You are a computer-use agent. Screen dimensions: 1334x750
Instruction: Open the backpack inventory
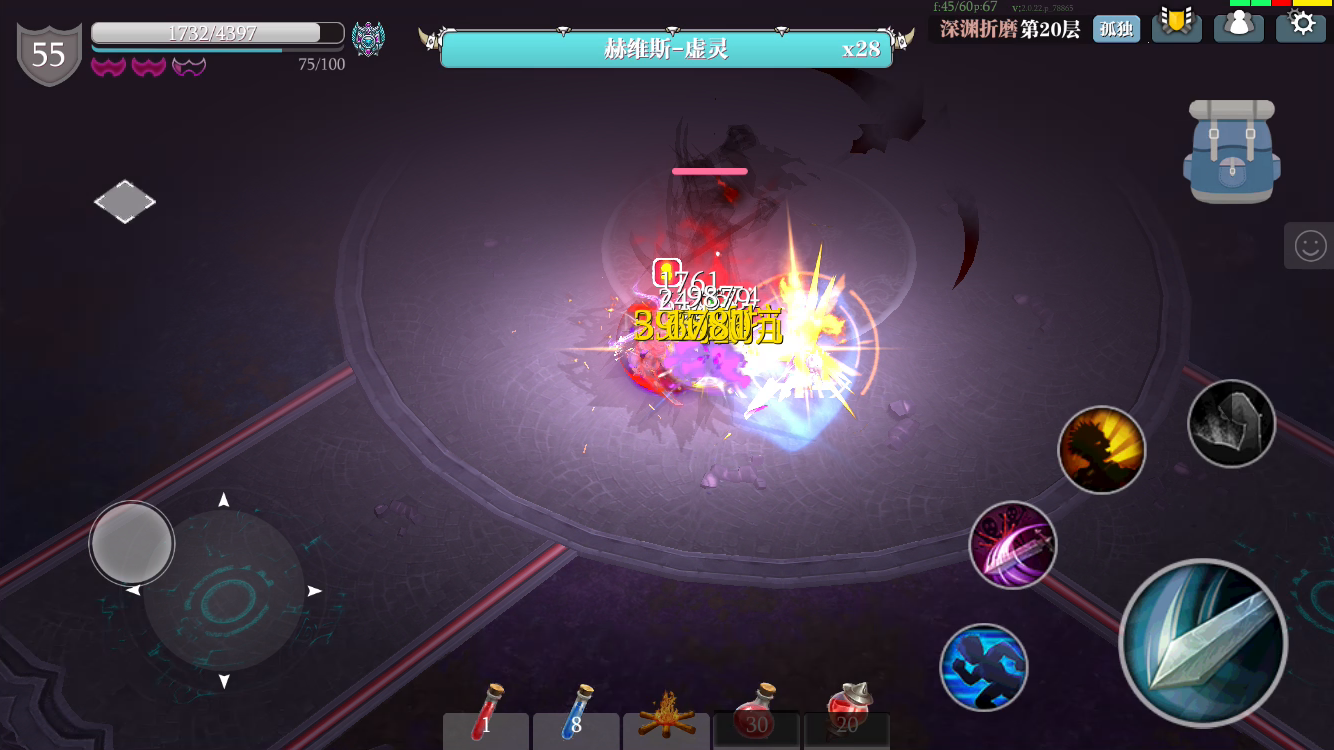(1231, 151)
